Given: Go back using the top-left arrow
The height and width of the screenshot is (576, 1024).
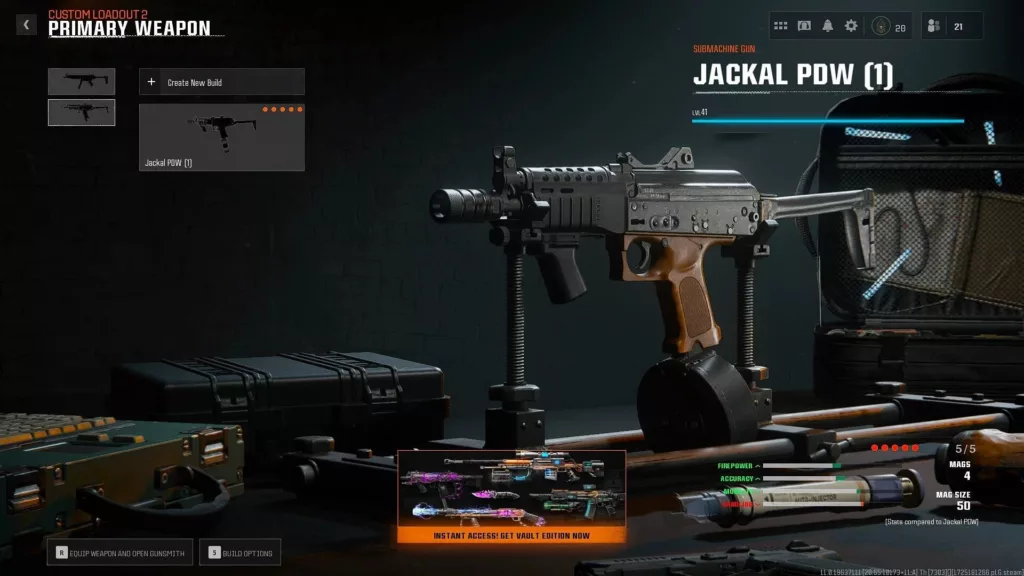Looking at the screenshot, I should tap(26, 25).
